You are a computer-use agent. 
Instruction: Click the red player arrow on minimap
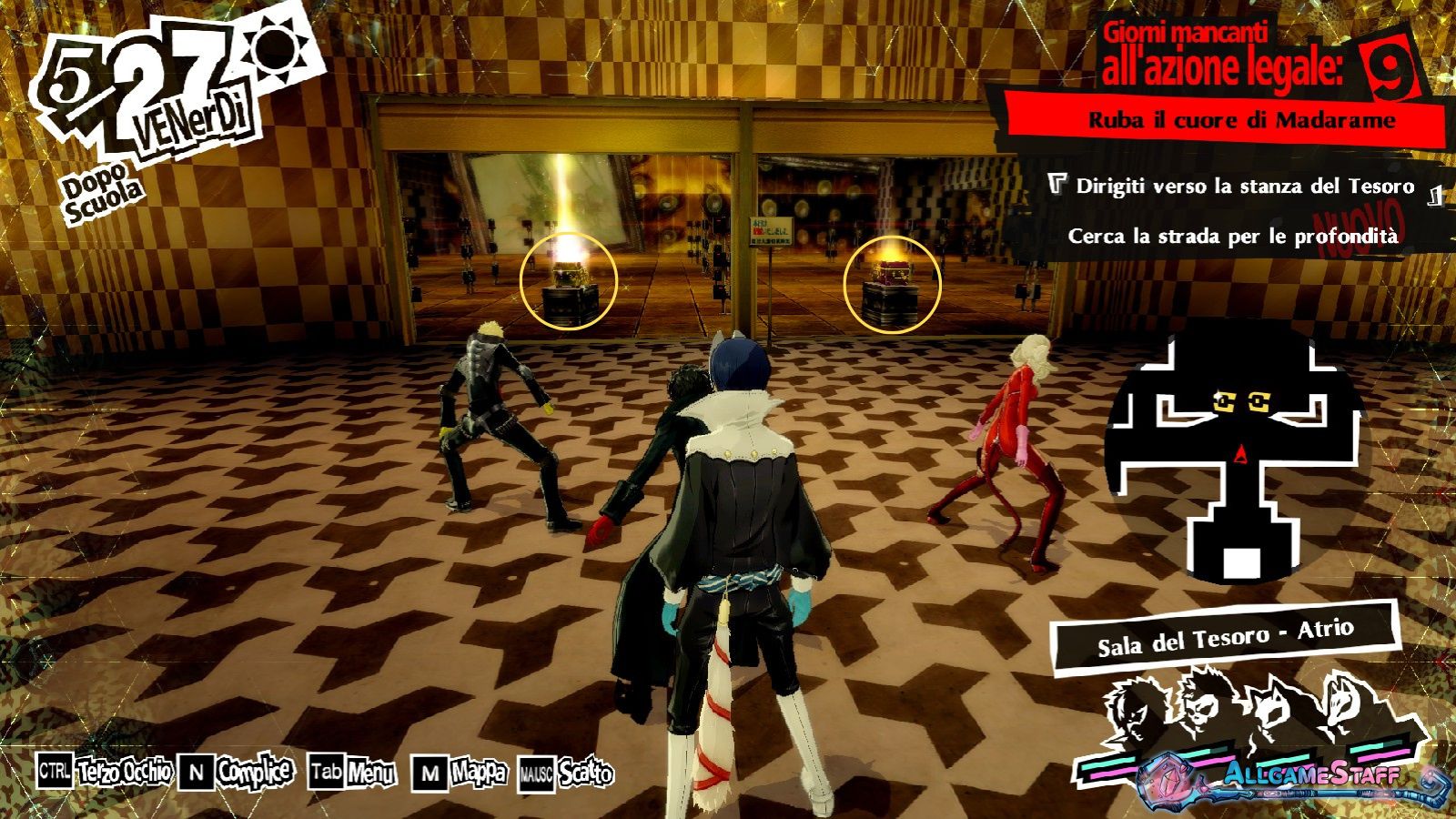tap(1240, 453)
